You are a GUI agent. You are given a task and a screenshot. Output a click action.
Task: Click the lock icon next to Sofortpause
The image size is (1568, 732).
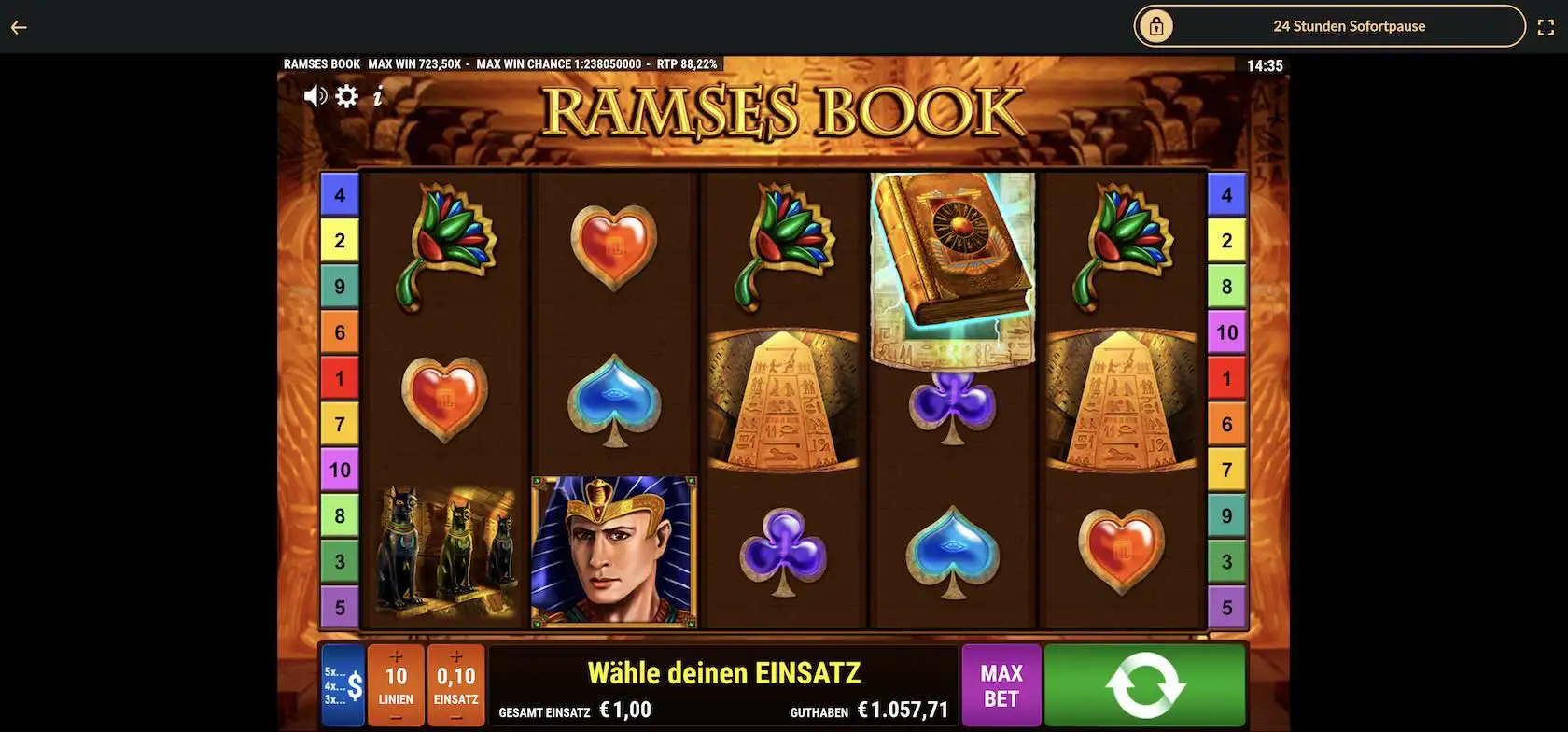tap(1157, 26)
